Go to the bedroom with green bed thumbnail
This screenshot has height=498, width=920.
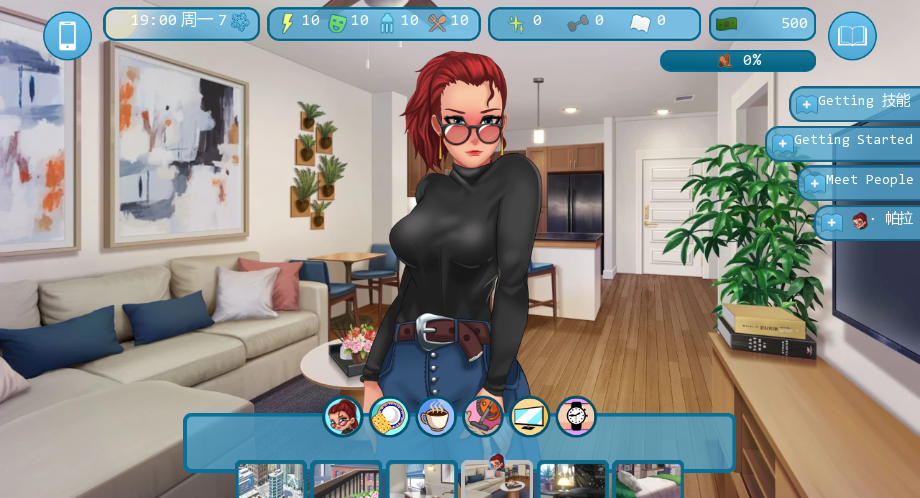click(x=648, y=480)
